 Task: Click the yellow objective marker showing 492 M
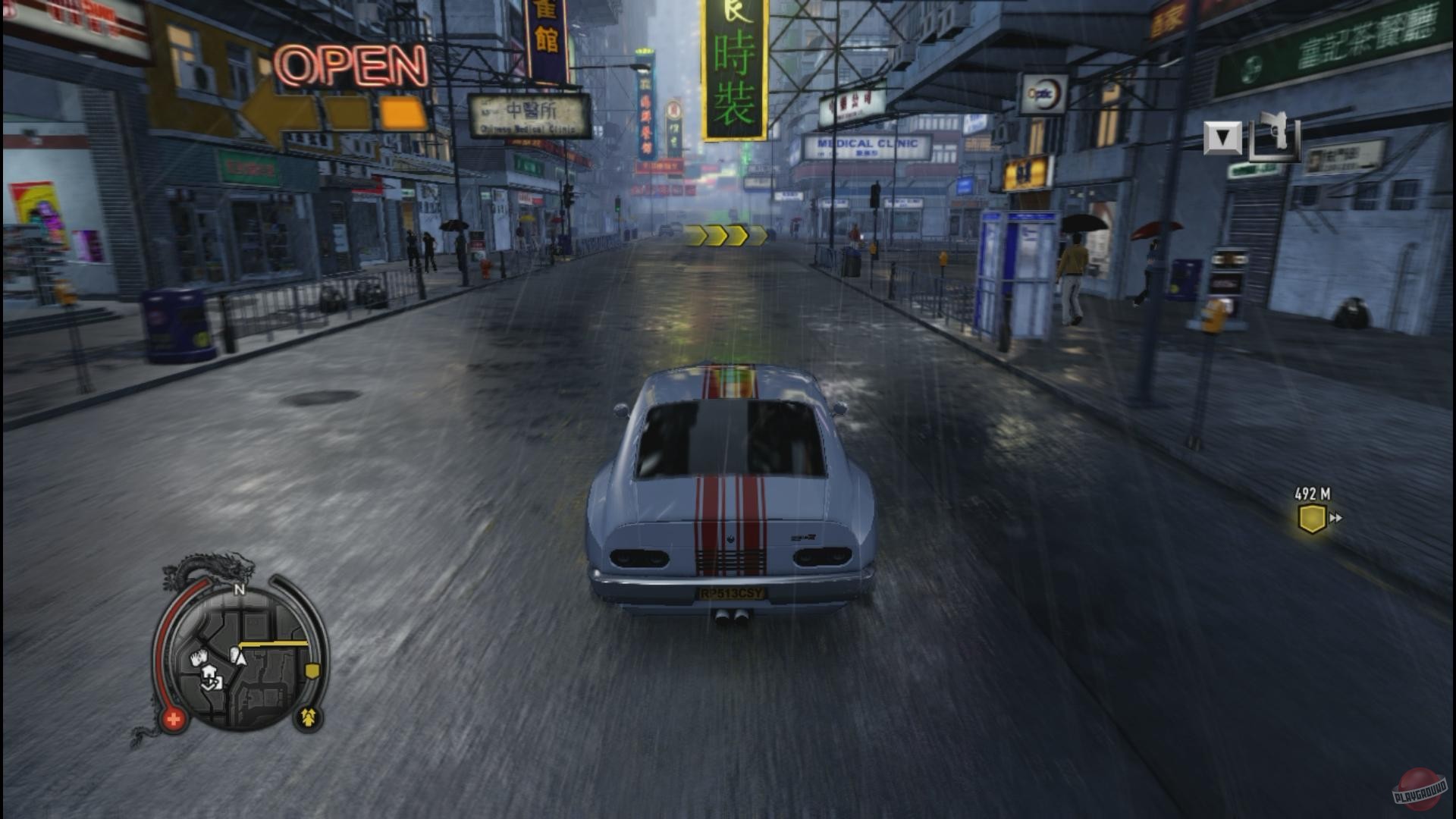pyautogui.click(x=1312, y=519)
